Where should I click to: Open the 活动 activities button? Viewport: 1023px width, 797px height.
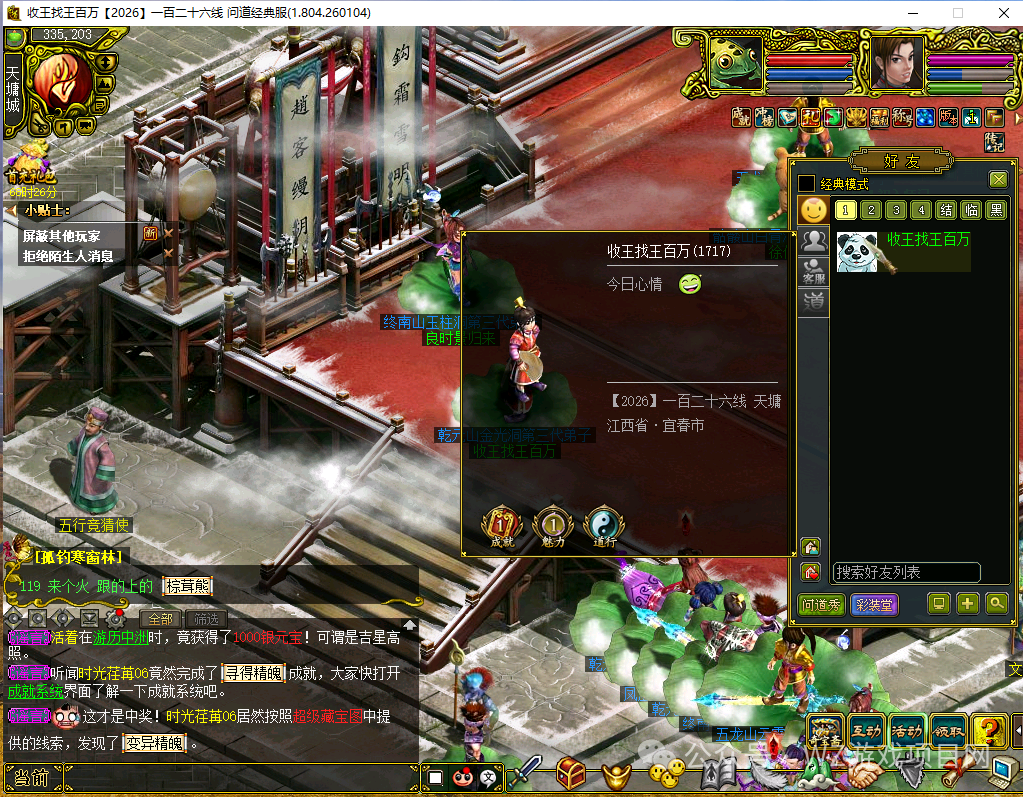(907, 732)
